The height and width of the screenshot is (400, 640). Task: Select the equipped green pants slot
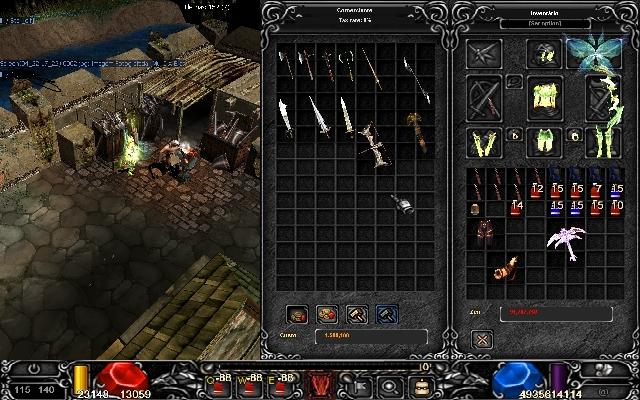click(x=543, y=142)
